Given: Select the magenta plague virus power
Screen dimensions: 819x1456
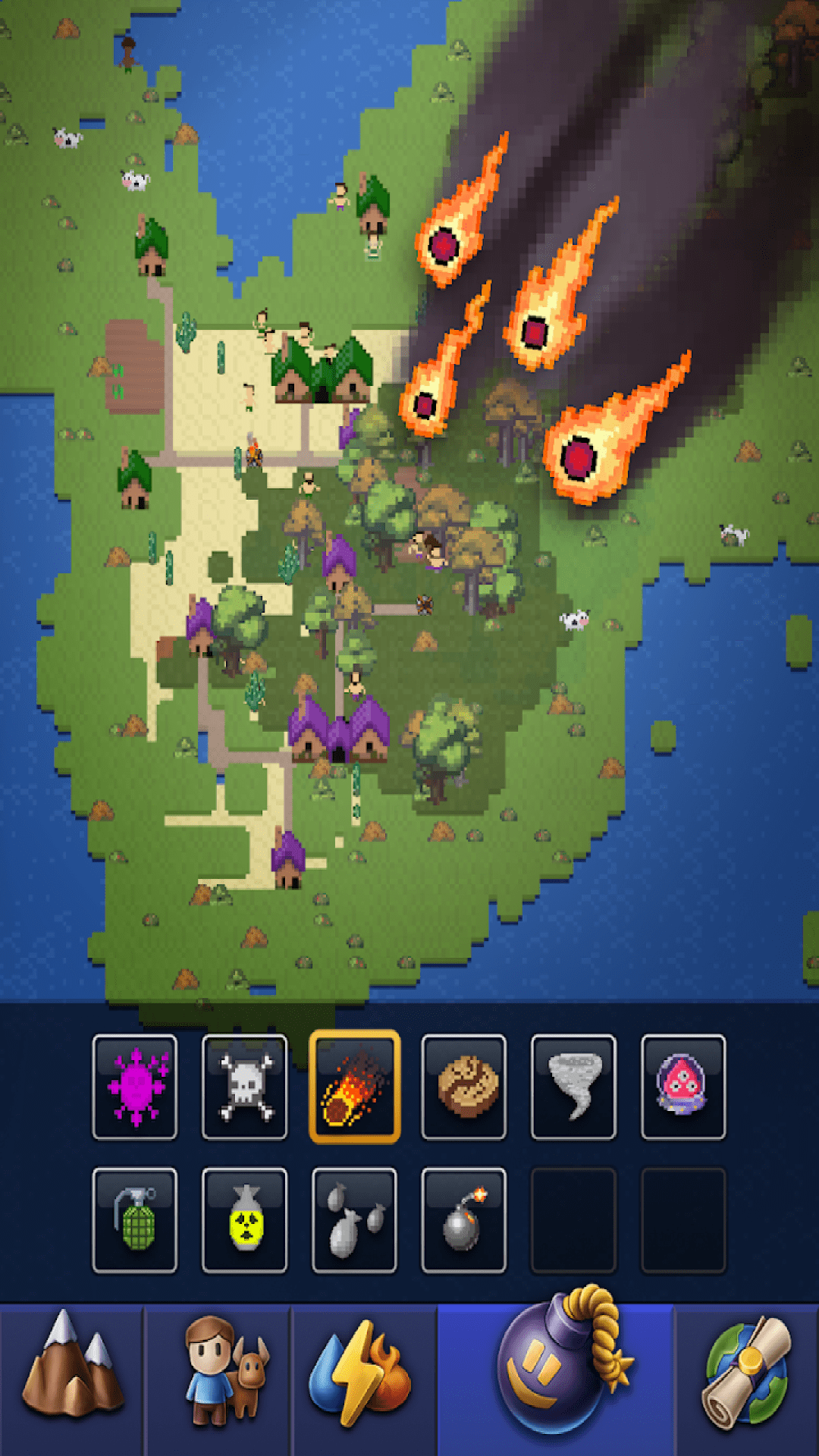Looking at the screenshot, I should pyautogui.click(x=135, y=1087).
